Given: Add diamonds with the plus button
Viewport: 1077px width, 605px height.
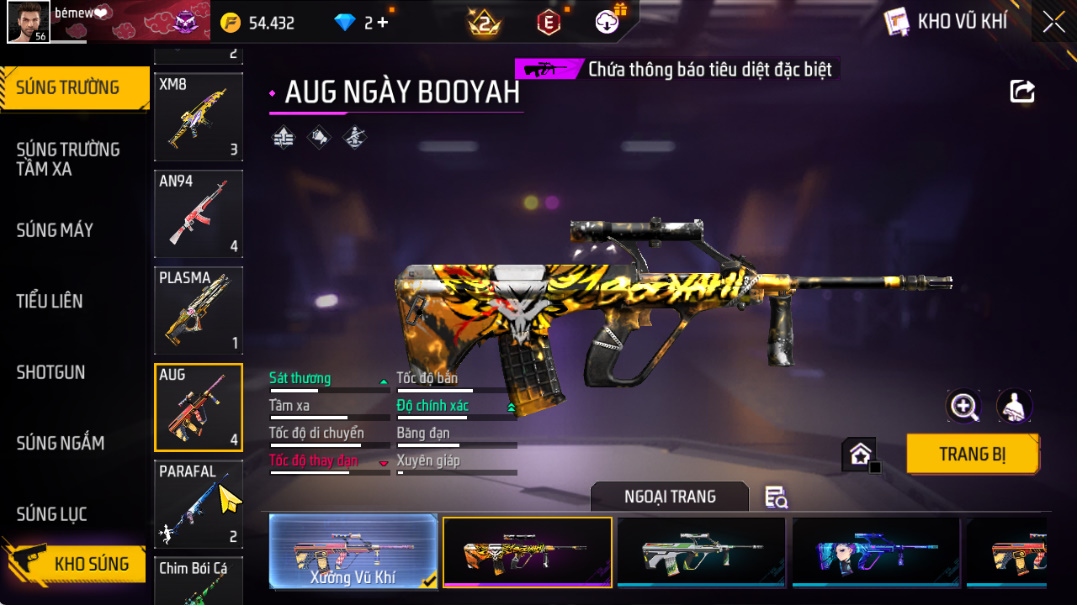Looking at the screenshot, I should click(x=383, y=22).
